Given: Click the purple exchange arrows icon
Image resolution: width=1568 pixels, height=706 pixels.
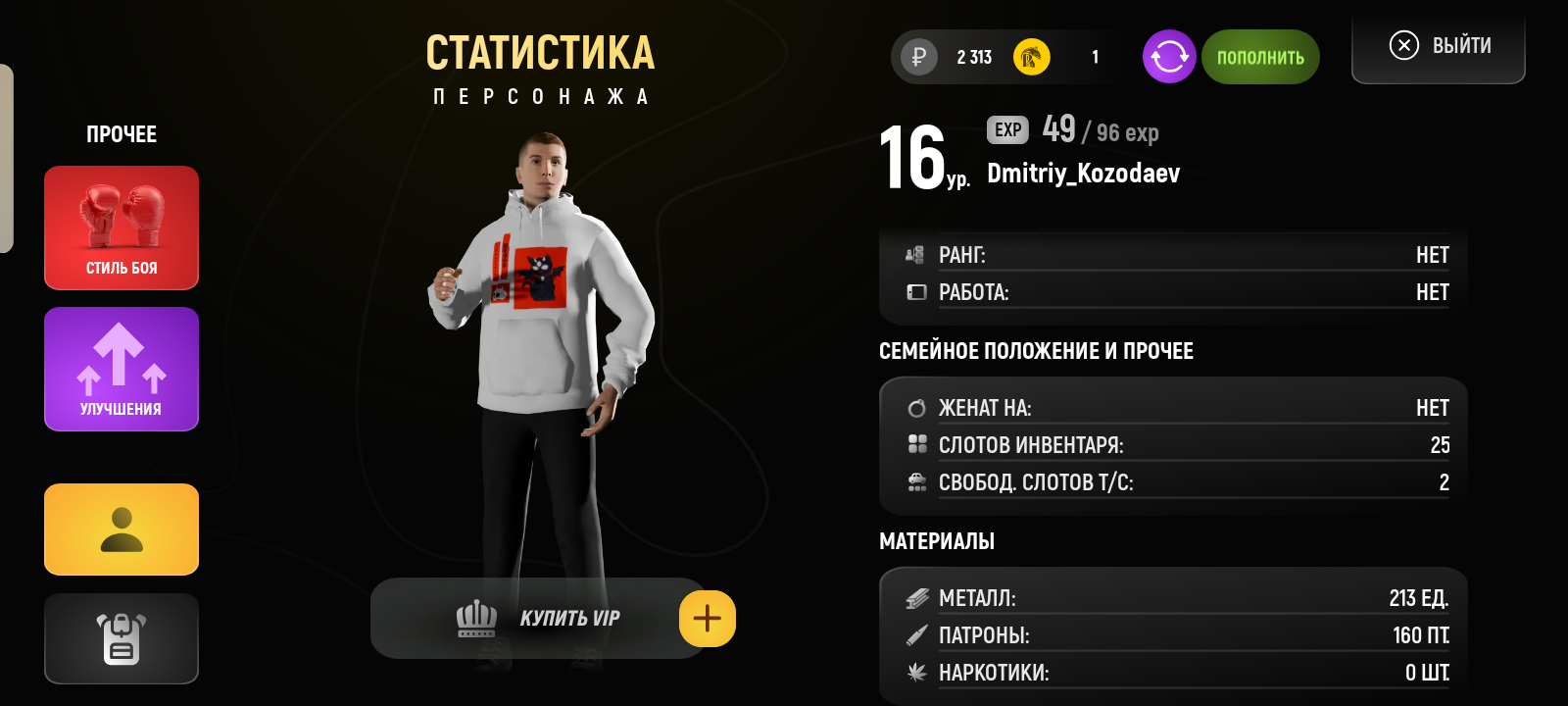Looking at the screenshot, I should pos(1168,57).
